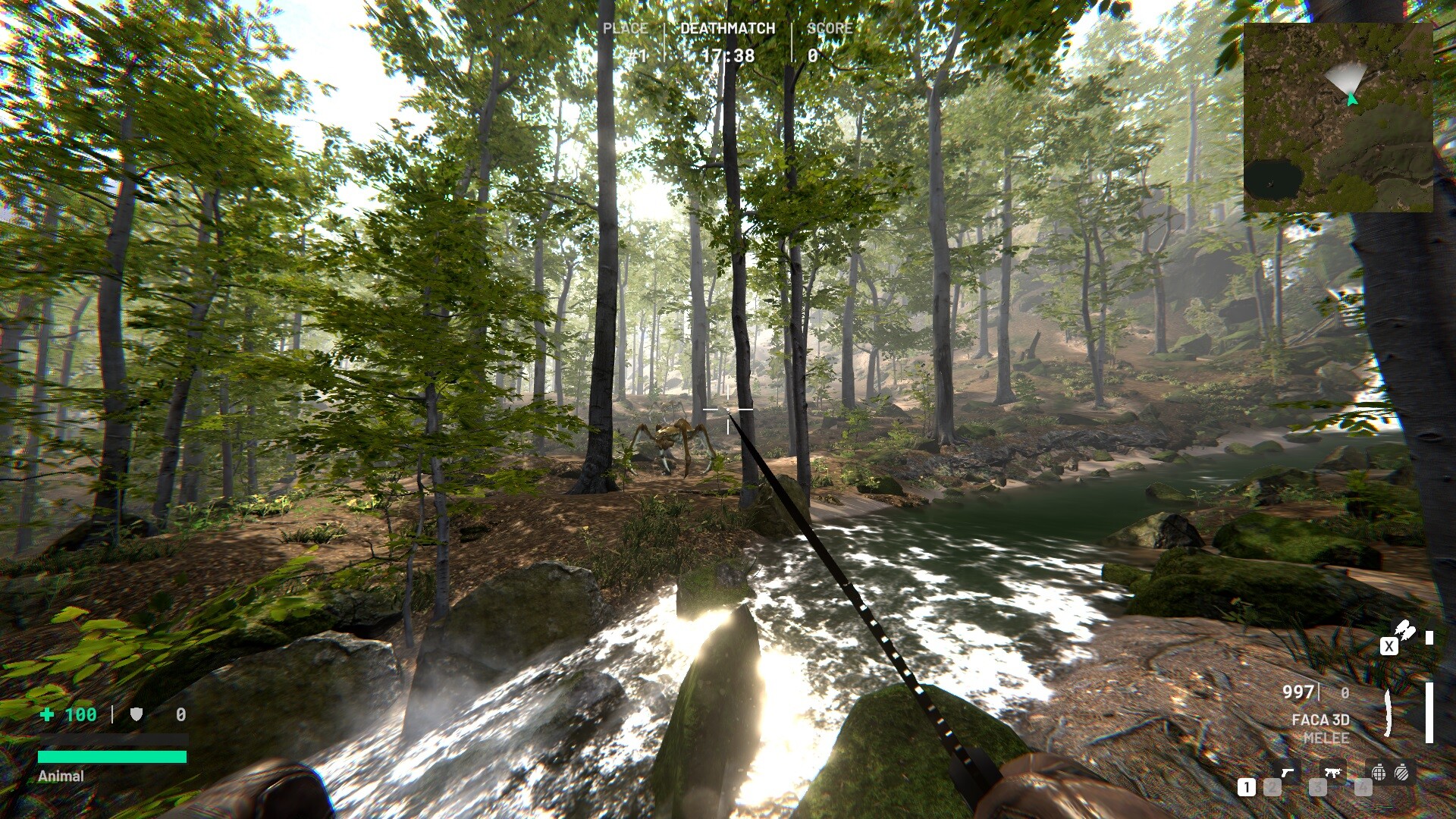Viewport: 1456px width, 819px height.
Task: Select the highlighted slot 1 button
Action: 1247,786
